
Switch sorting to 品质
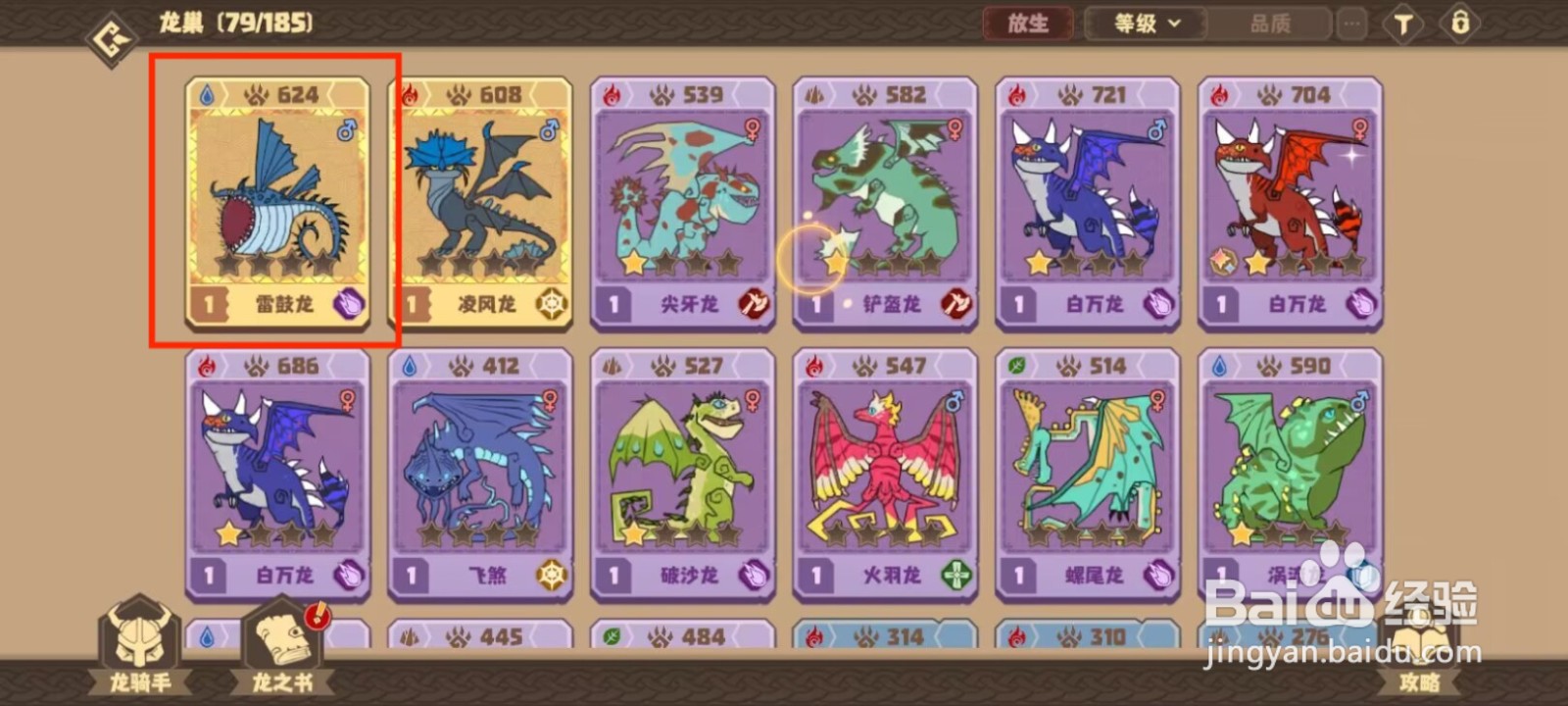click(x=1269, y=25)
